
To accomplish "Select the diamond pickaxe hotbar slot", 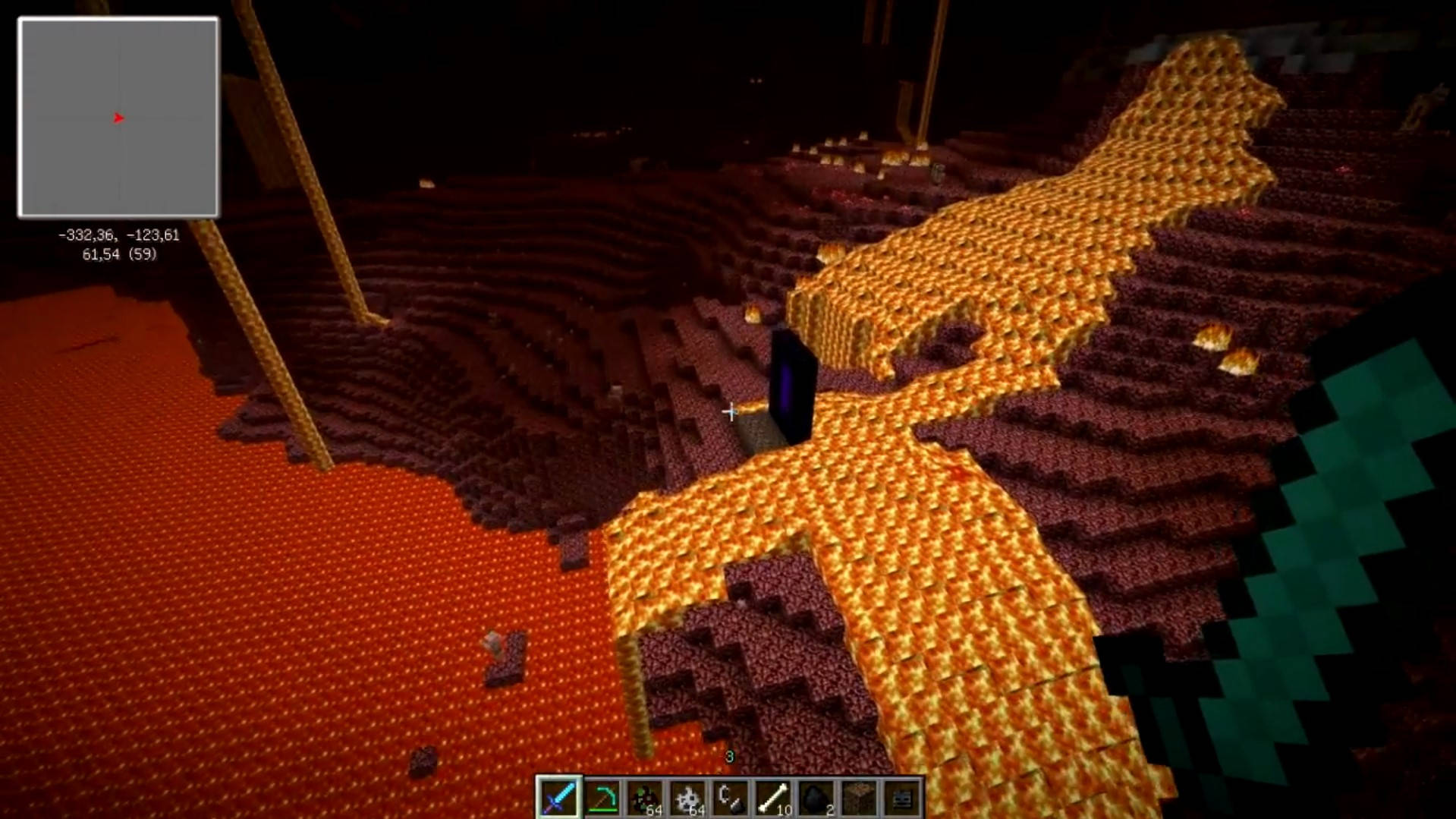I will pyautogui.click(x=602, y=798).
